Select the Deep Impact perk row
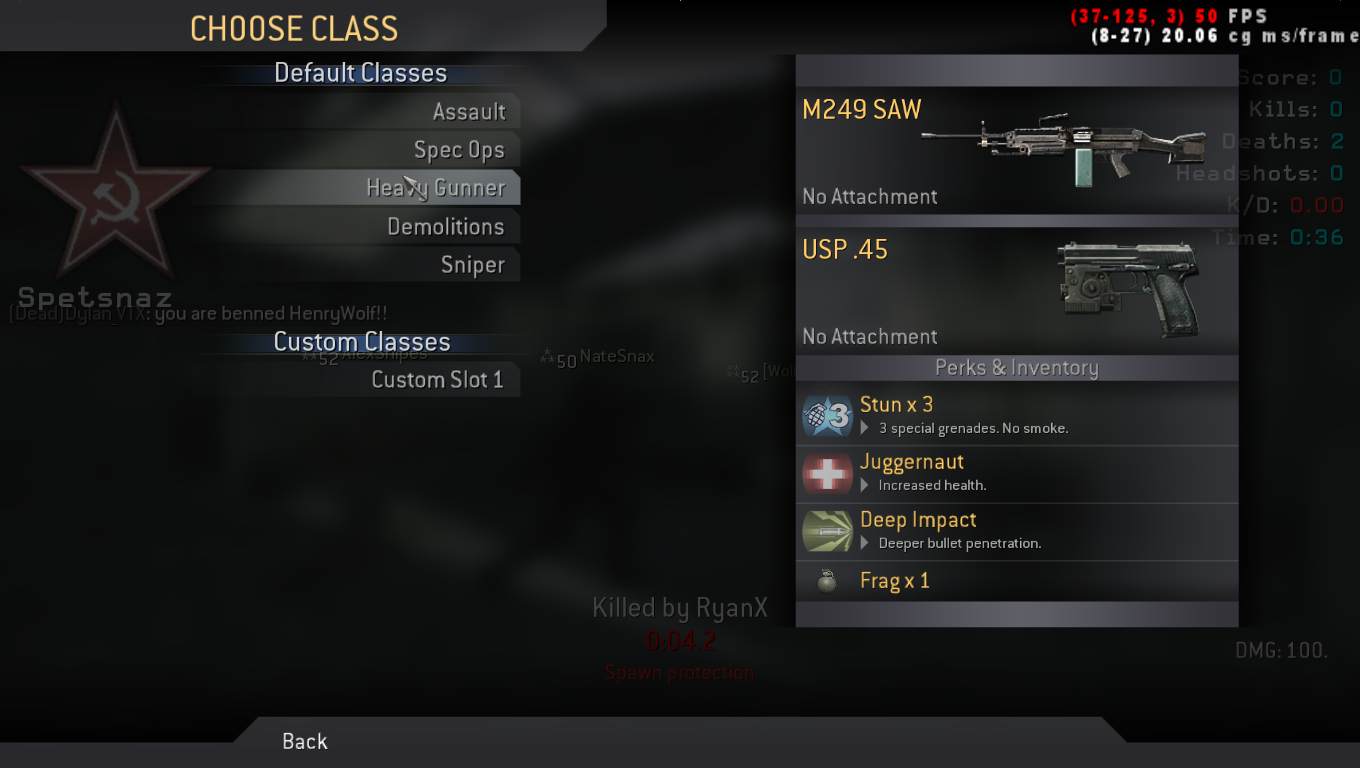Viewport: 1360px width, 768px height. click(x=1016, y=530)
